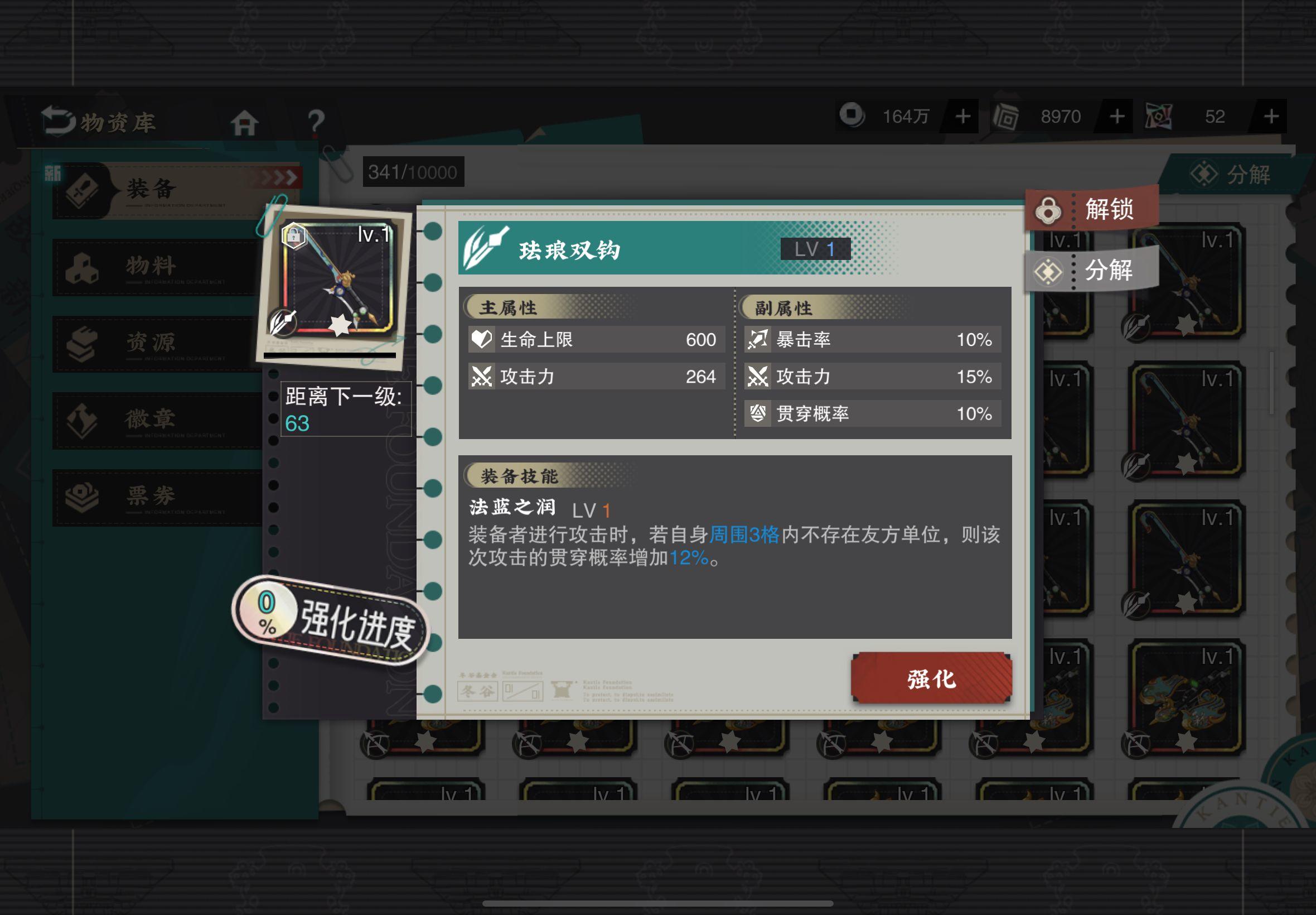The image size is (1316, 915).
Task: Open the home icon in the top bar
Action: 245,123
